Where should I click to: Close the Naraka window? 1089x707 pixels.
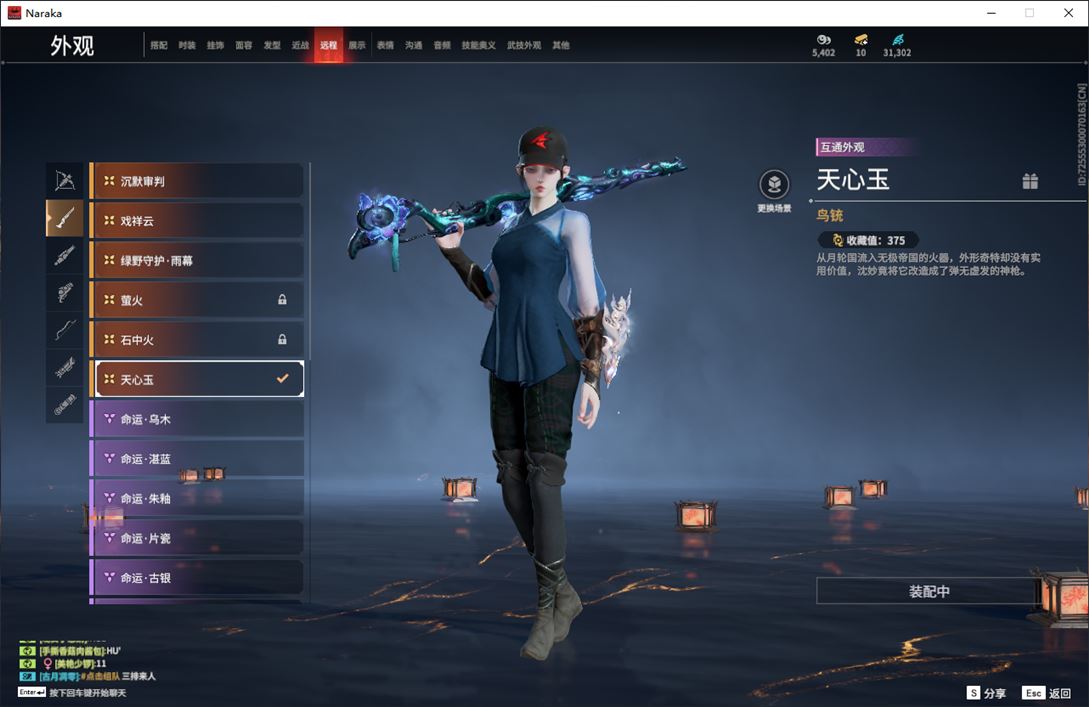(1068, 13)
